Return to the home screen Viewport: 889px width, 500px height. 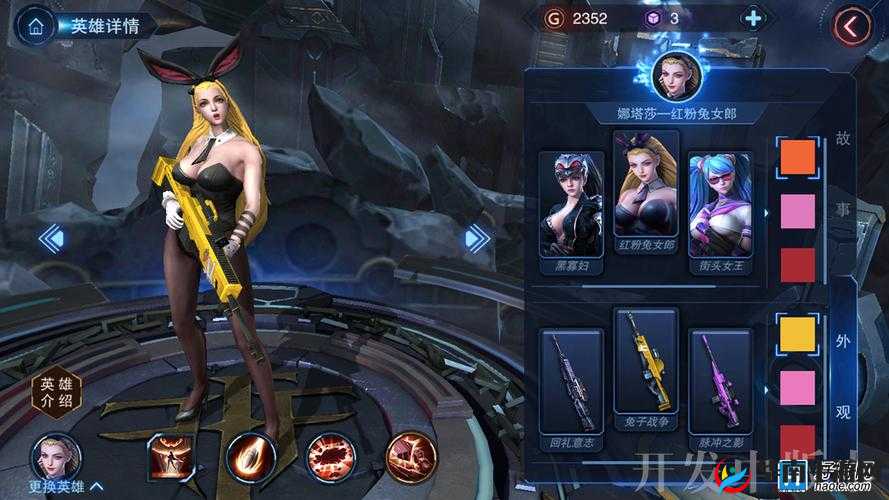36,26
